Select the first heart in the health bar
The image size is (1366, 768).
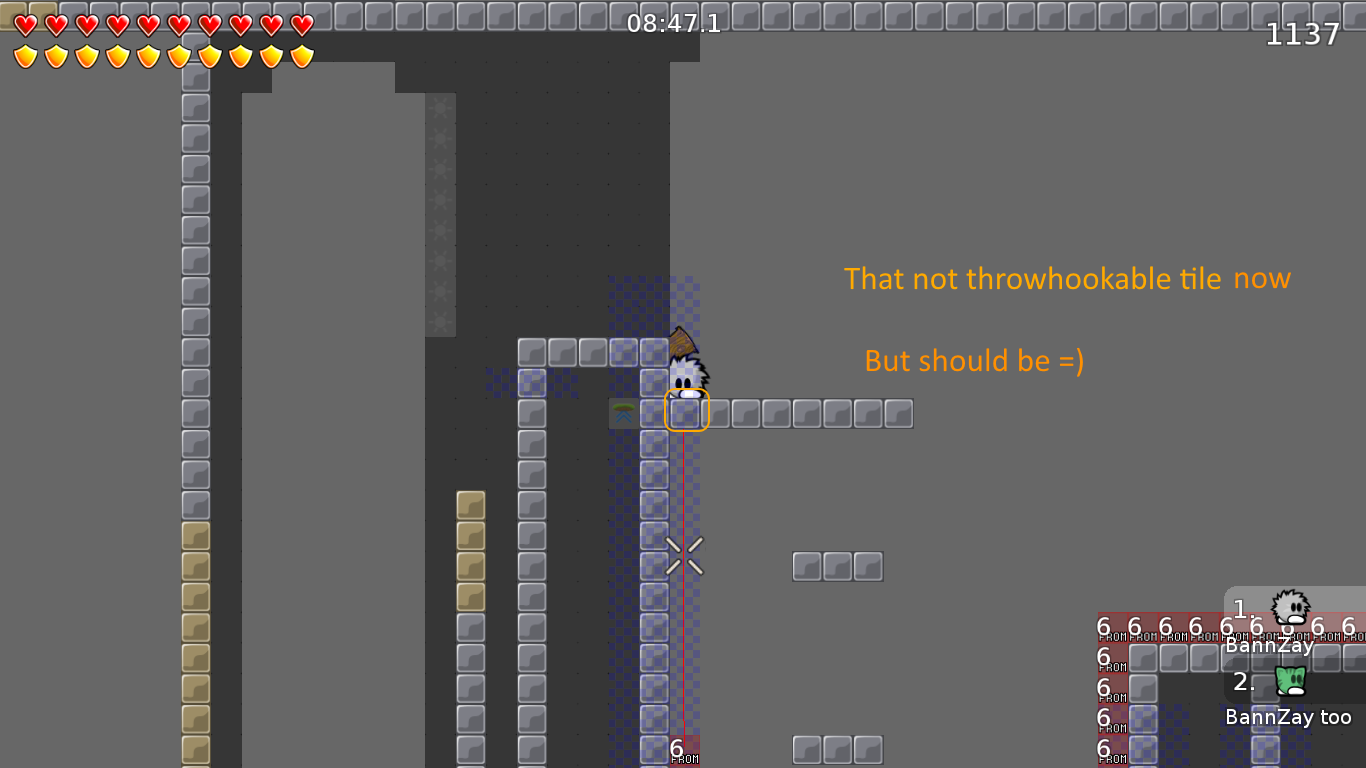[x=26, y=28]
